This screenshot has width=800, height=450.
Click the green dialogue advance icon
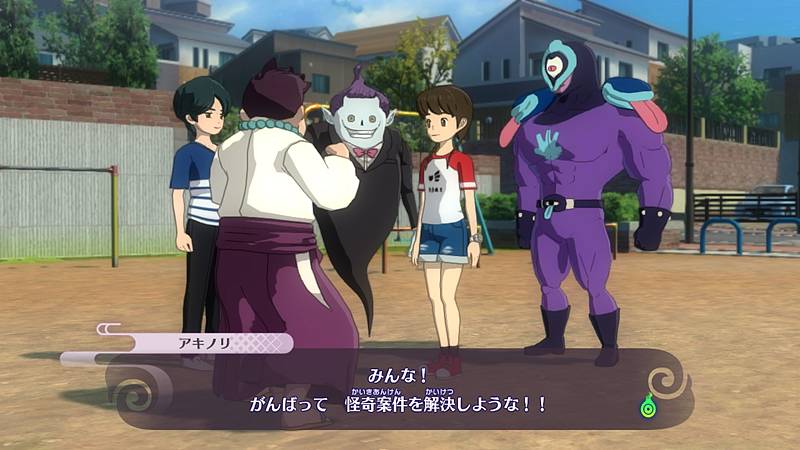[650, 408]
